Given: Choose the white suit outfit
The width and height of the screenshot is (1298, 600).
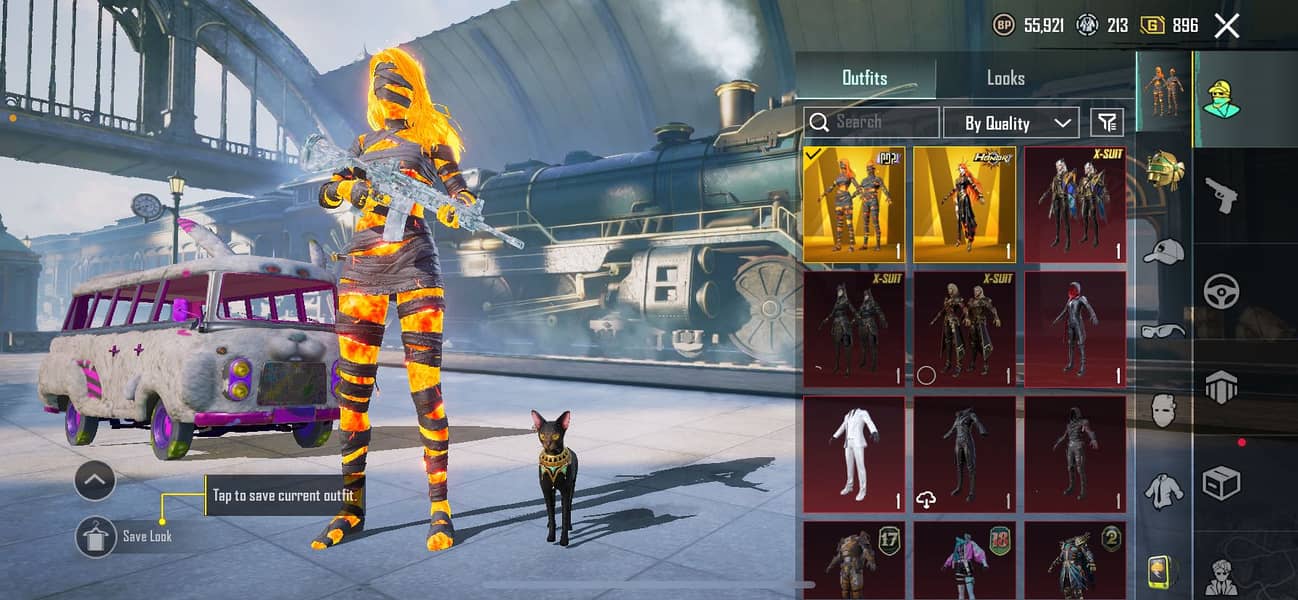Looking at the screenshot, I should pos(854,453).
